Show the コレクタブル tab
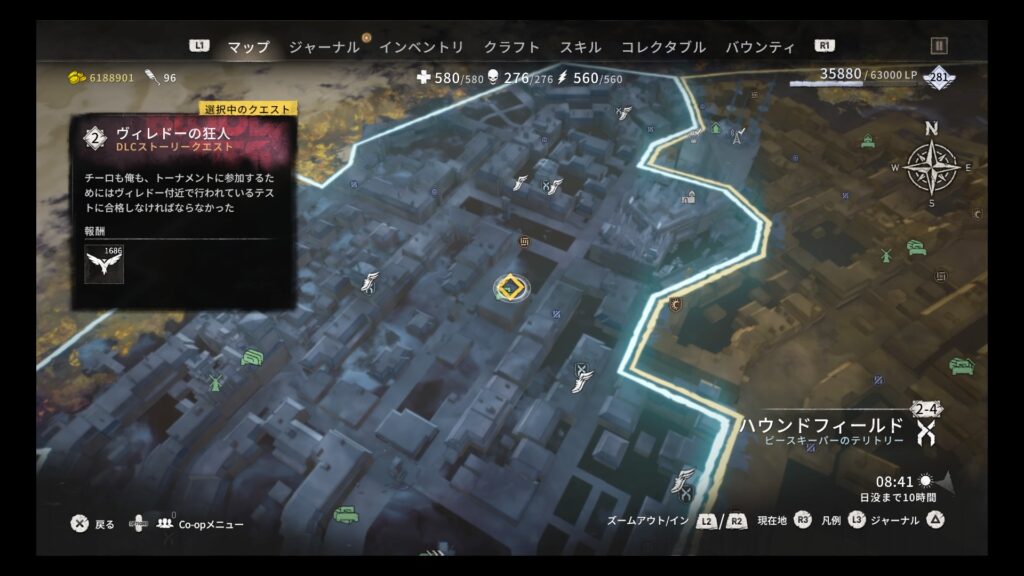Image resolution: width=1024 pixels, height=576 pixels. (663, 47)
